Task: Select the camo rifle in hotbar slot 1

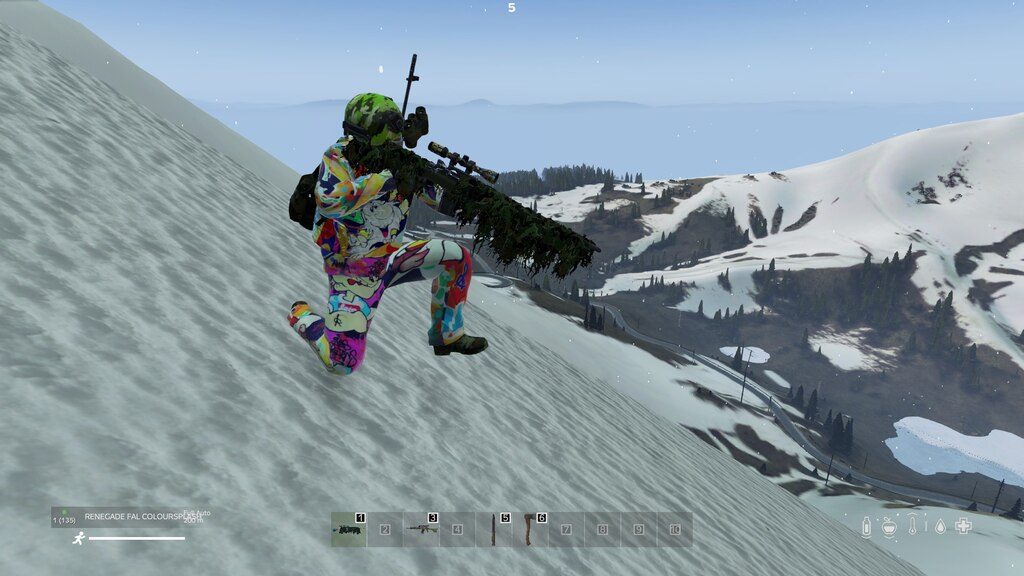Action: pos(349,529)
